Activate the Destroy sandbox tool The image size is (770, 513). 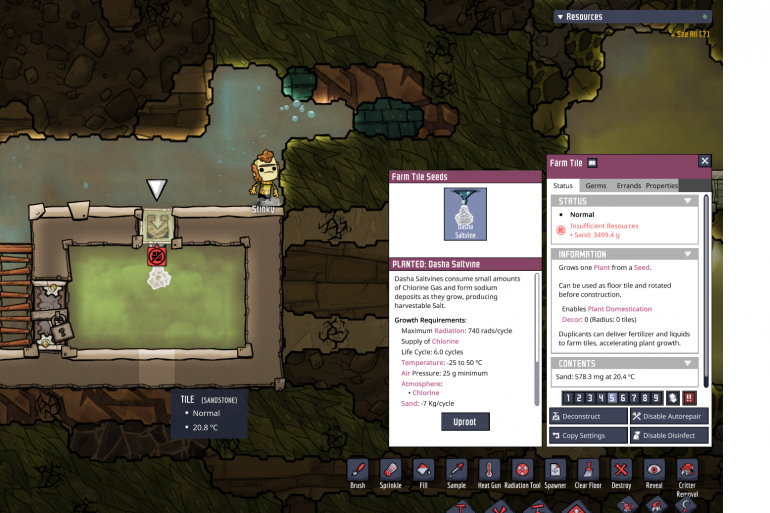click(x=621, y=471)
